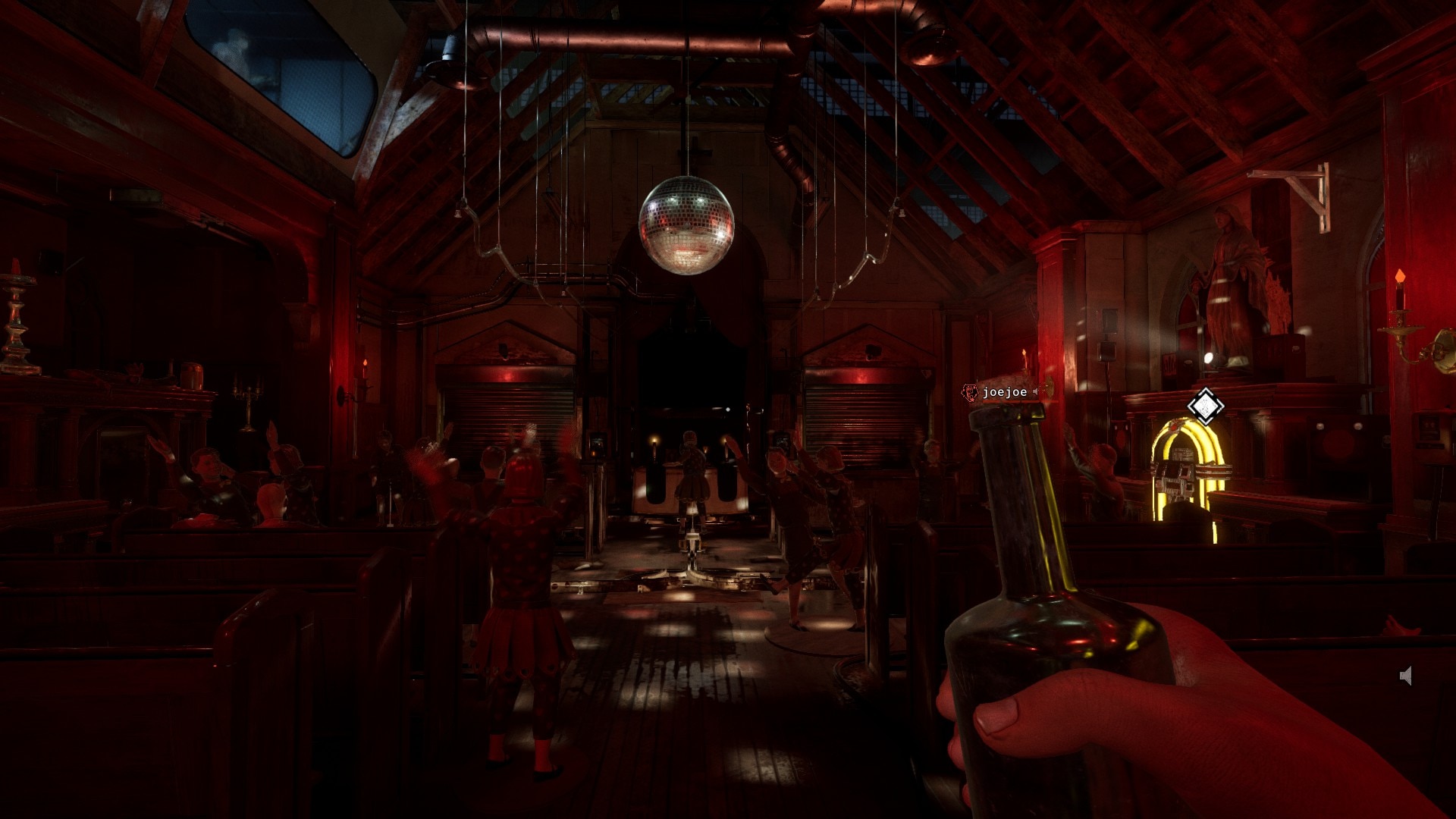Click joejoe's player portrait icon
Screen dimensions: 1456x819
pos(970,392)
